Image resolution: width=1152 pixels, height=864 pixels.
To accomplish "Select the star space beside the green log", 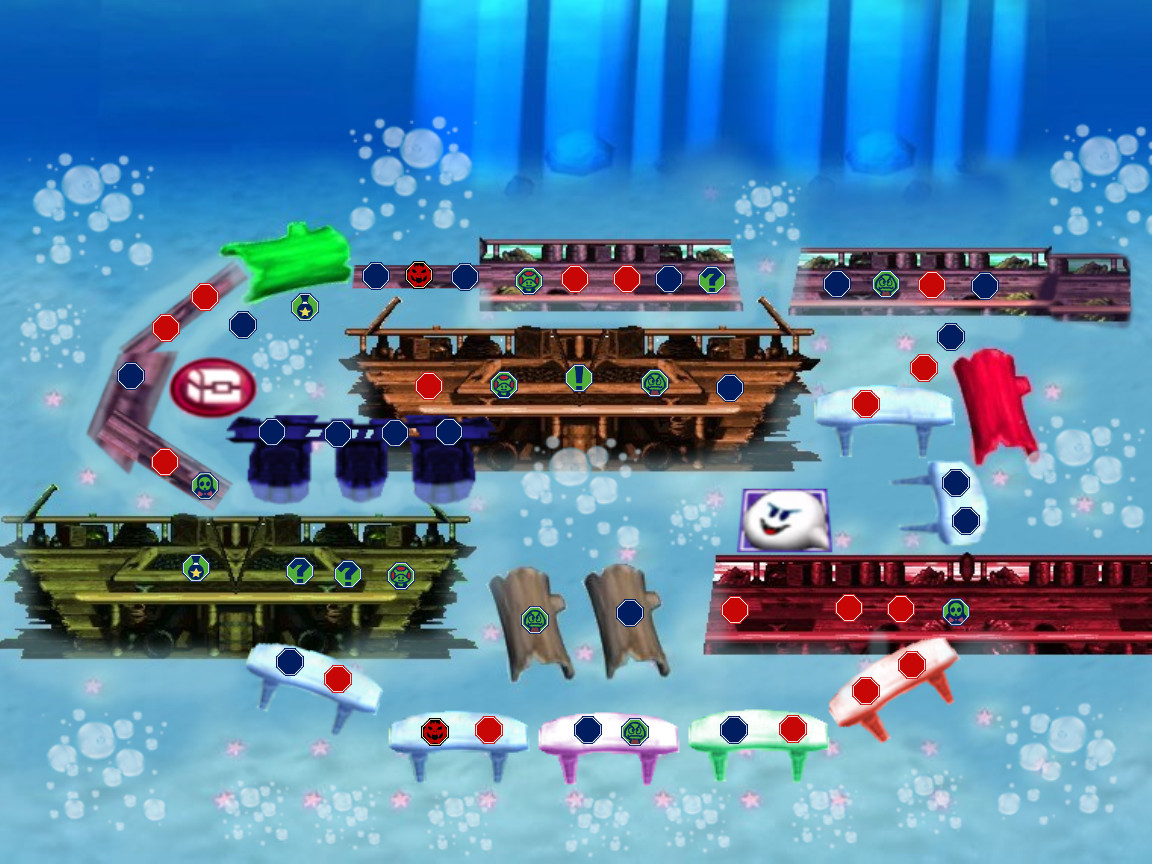I will click(305, 307).
